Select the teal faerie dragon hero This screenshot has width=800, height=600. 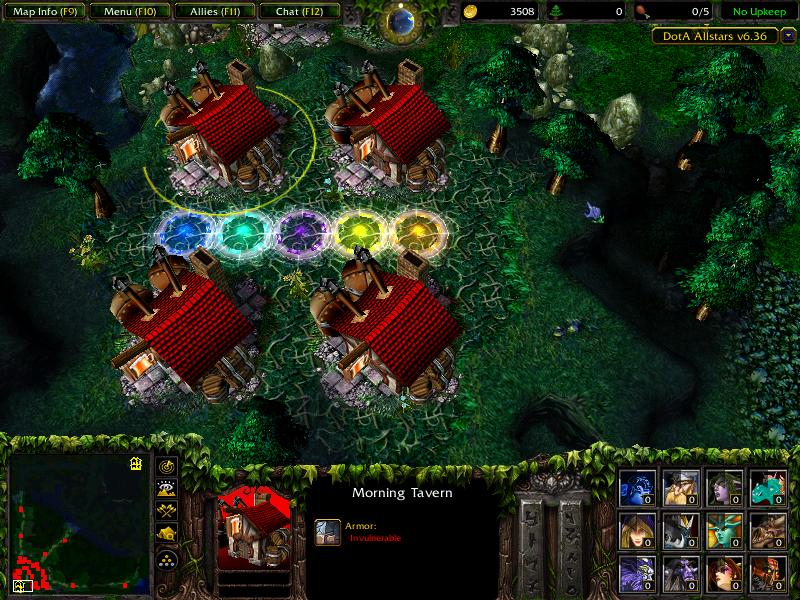point(767,488)
